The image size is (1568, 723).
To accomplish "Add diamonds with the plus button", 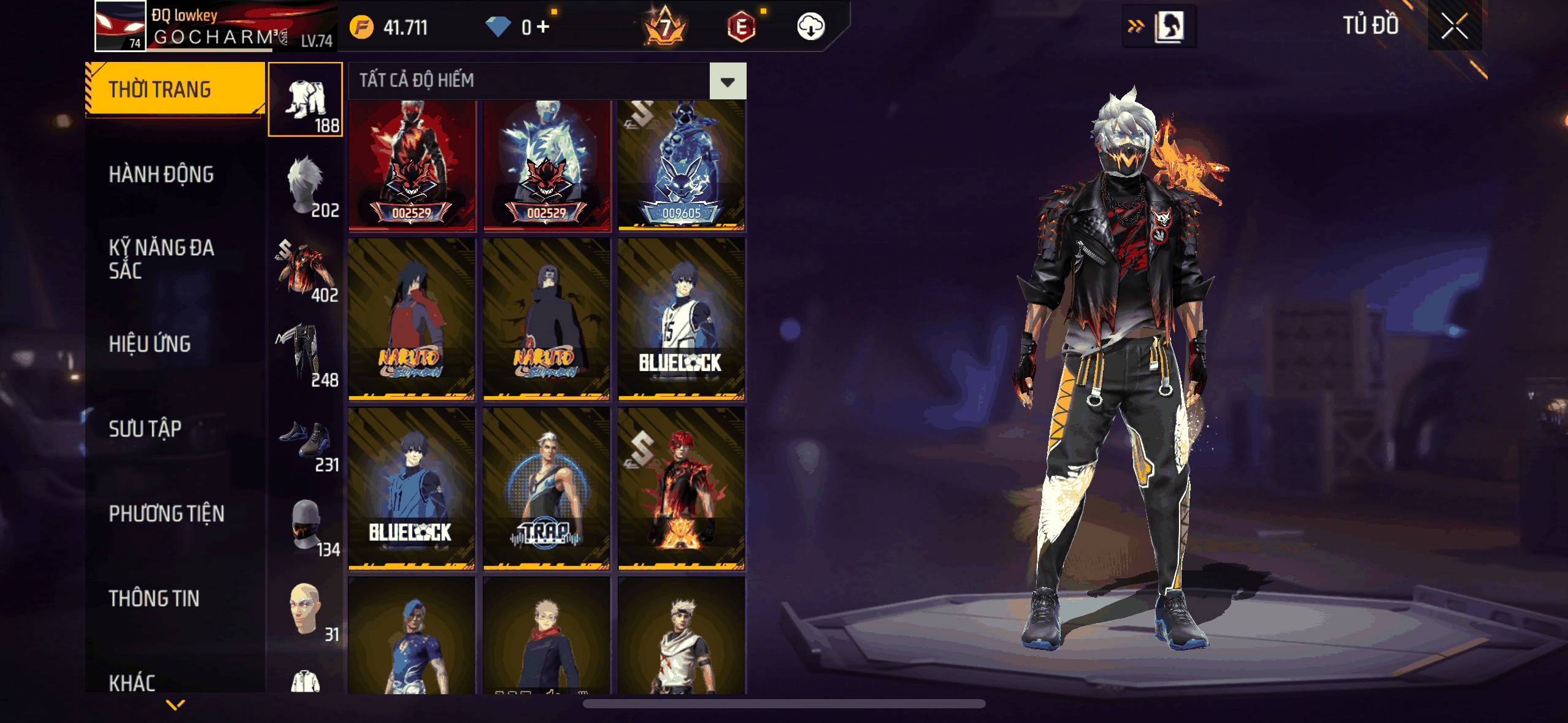I will click(543, 27).
